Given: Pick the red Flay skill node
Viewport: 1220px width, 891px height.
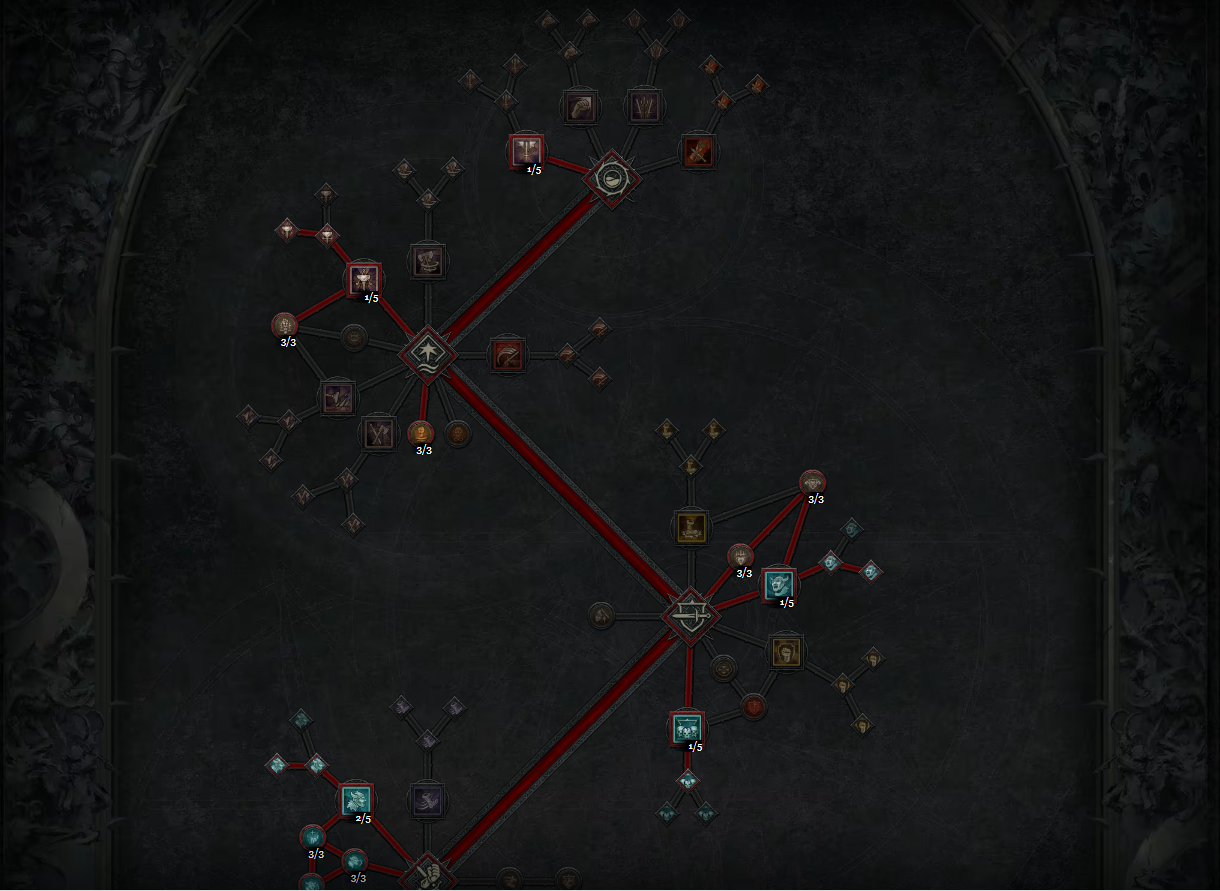Looking at the screenshot, I should point(697,151).
